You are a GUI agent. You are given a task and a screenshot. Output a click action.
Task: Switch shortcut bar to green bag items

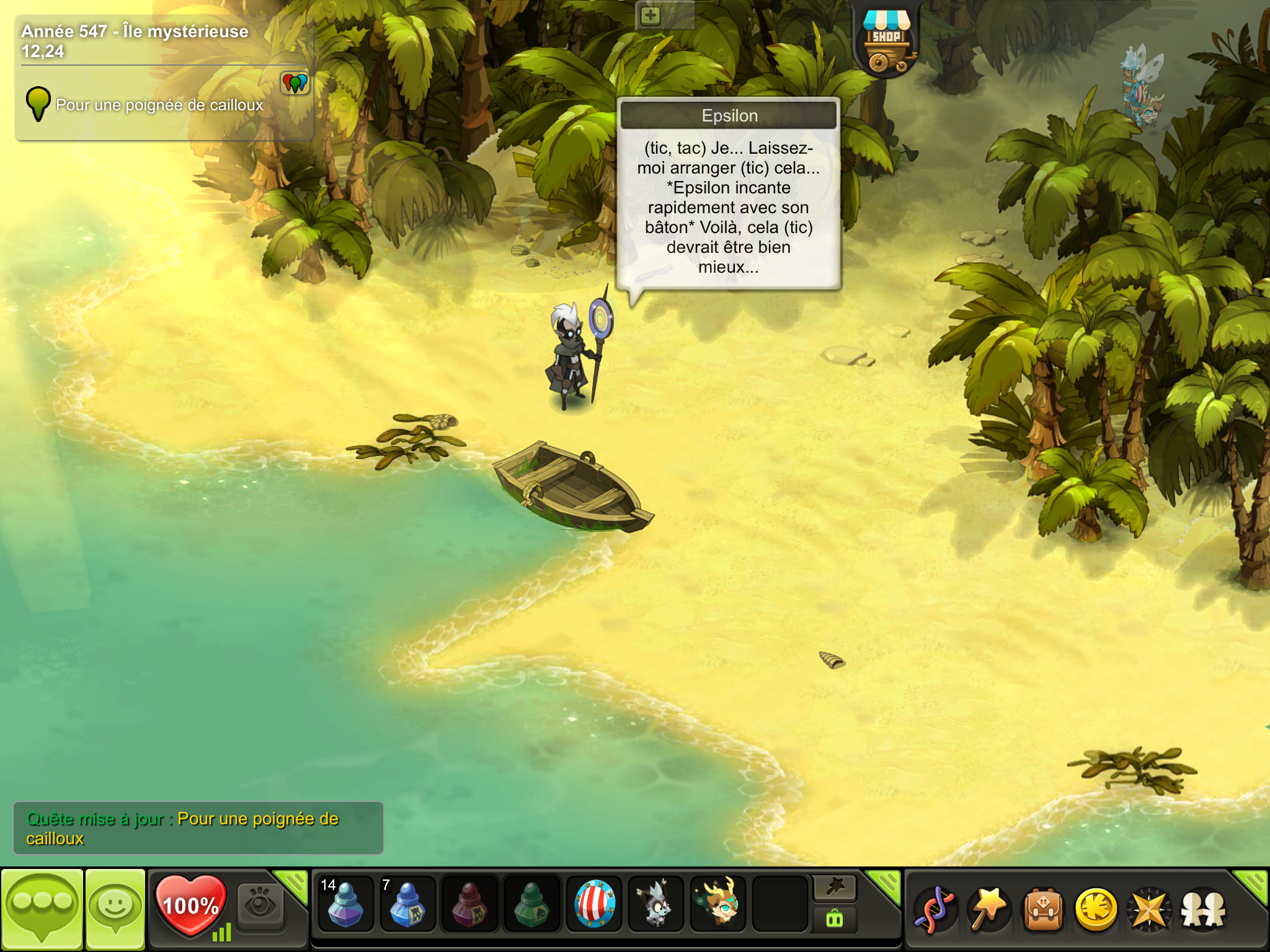point(835,919)
